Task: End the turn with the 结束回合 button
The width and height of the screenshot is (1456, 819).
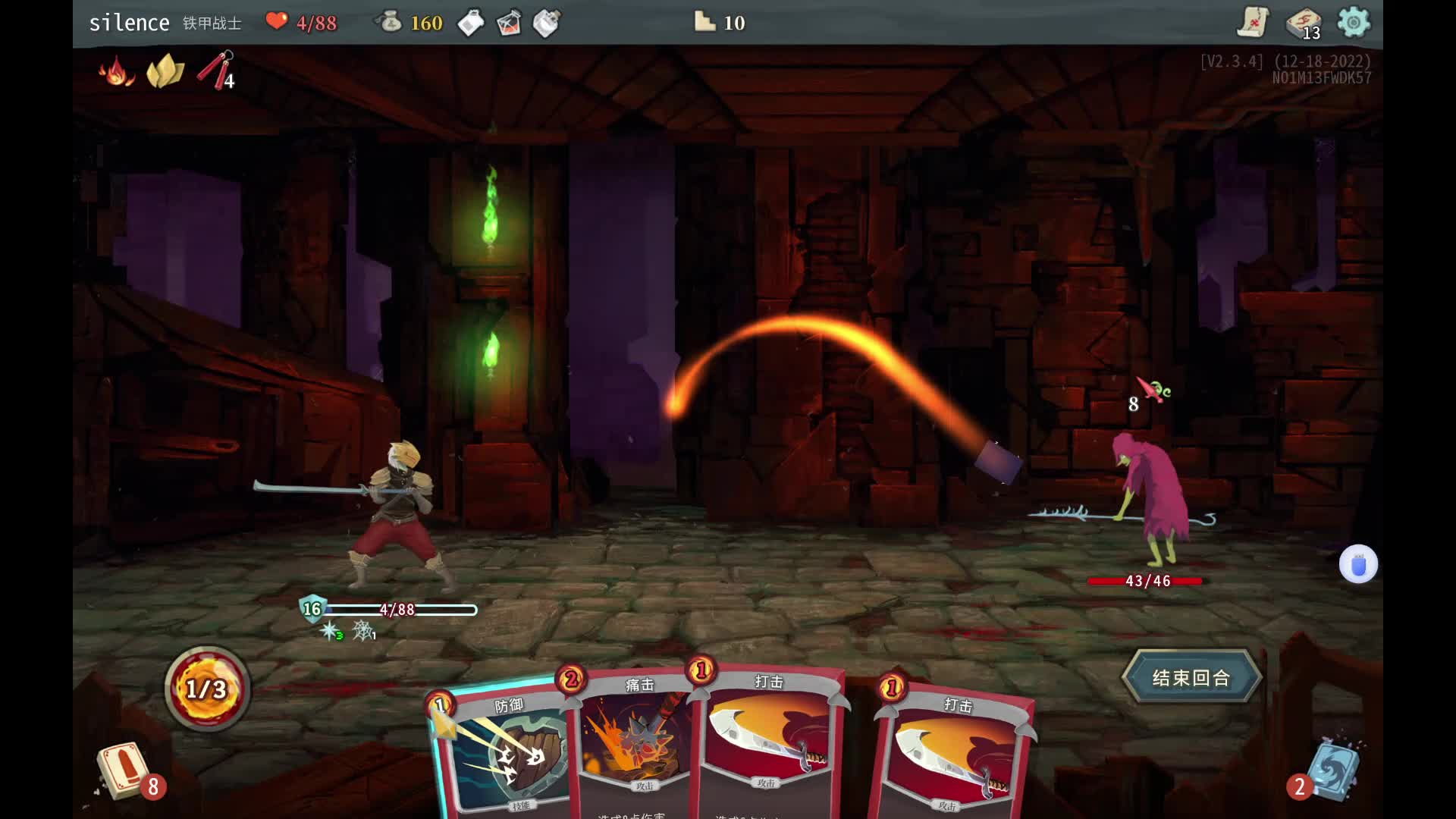Action: (1191, 677)
